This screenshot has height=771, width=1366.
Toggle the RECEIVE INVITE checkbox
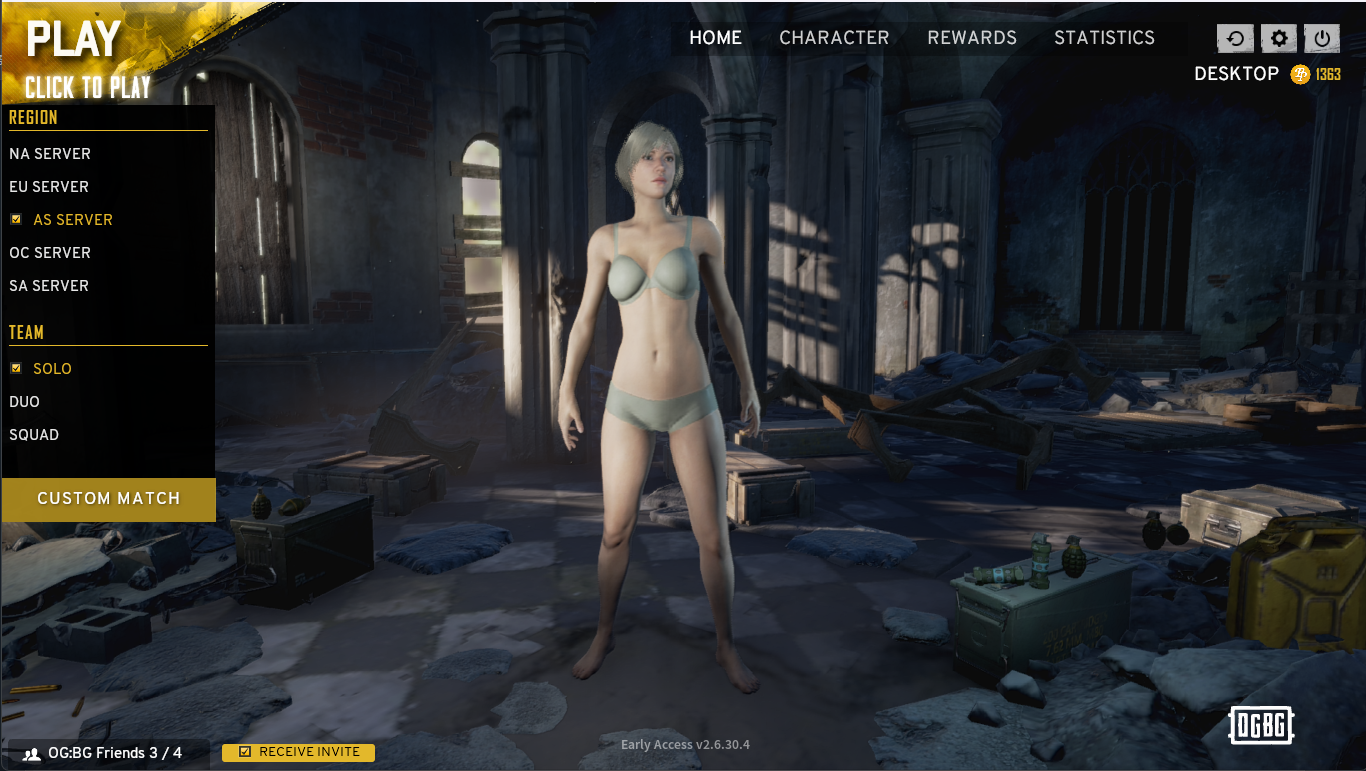(243, 752)
